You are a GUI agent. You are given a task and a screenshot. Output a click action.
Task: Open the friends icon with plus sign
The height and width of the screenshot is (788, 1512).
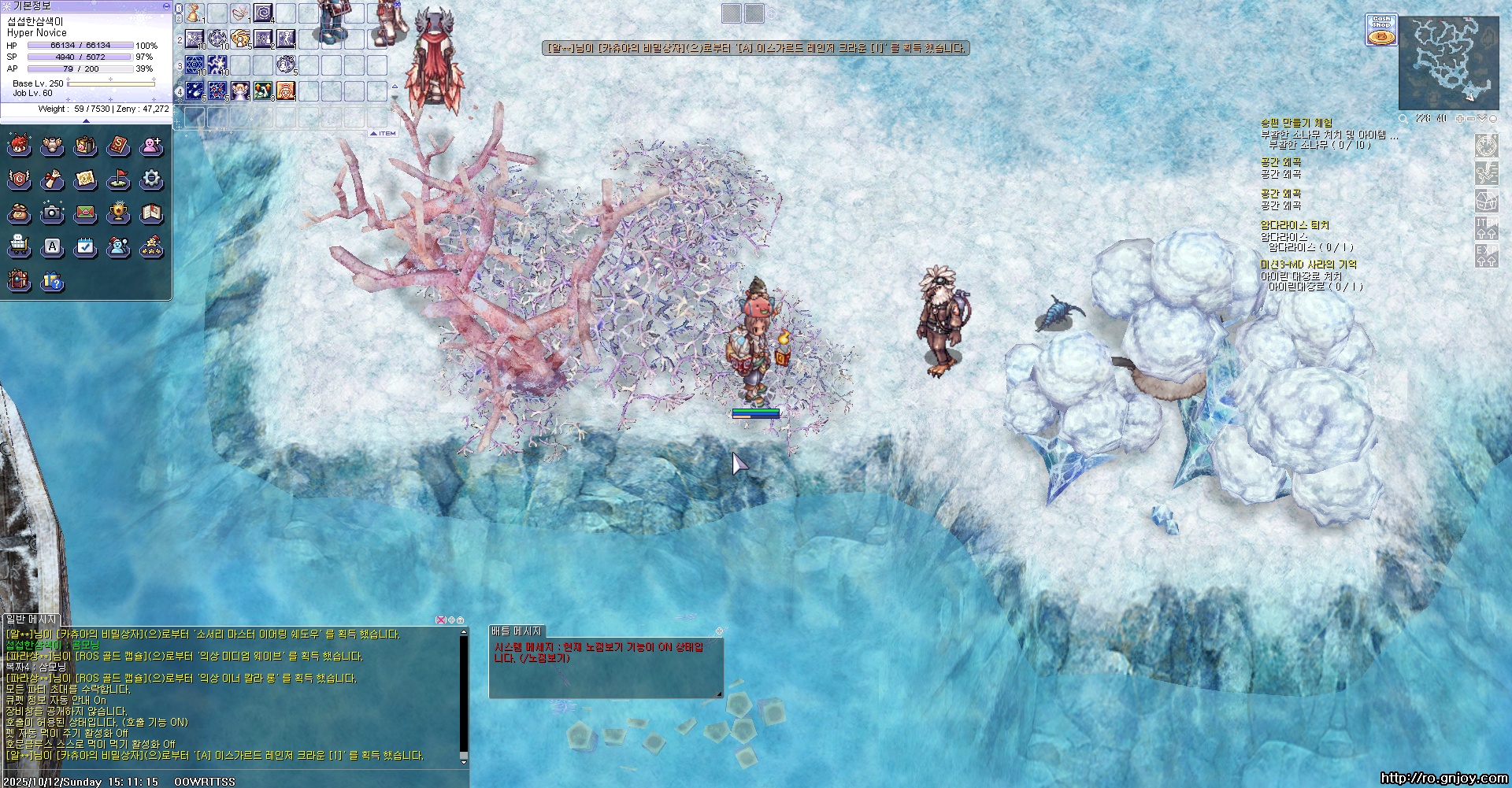coord(151,146)
